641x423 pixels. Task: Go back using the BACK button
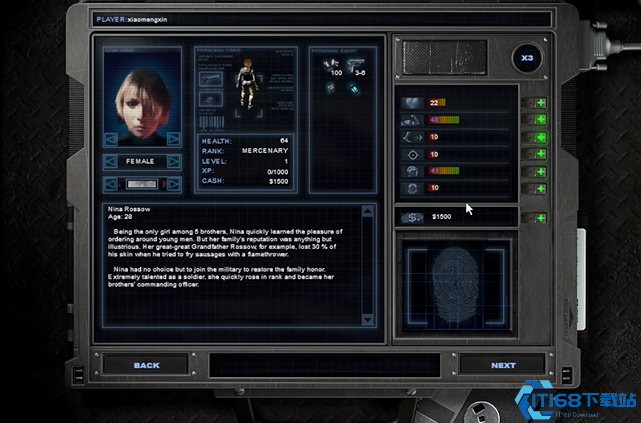(x=147, y=365)
